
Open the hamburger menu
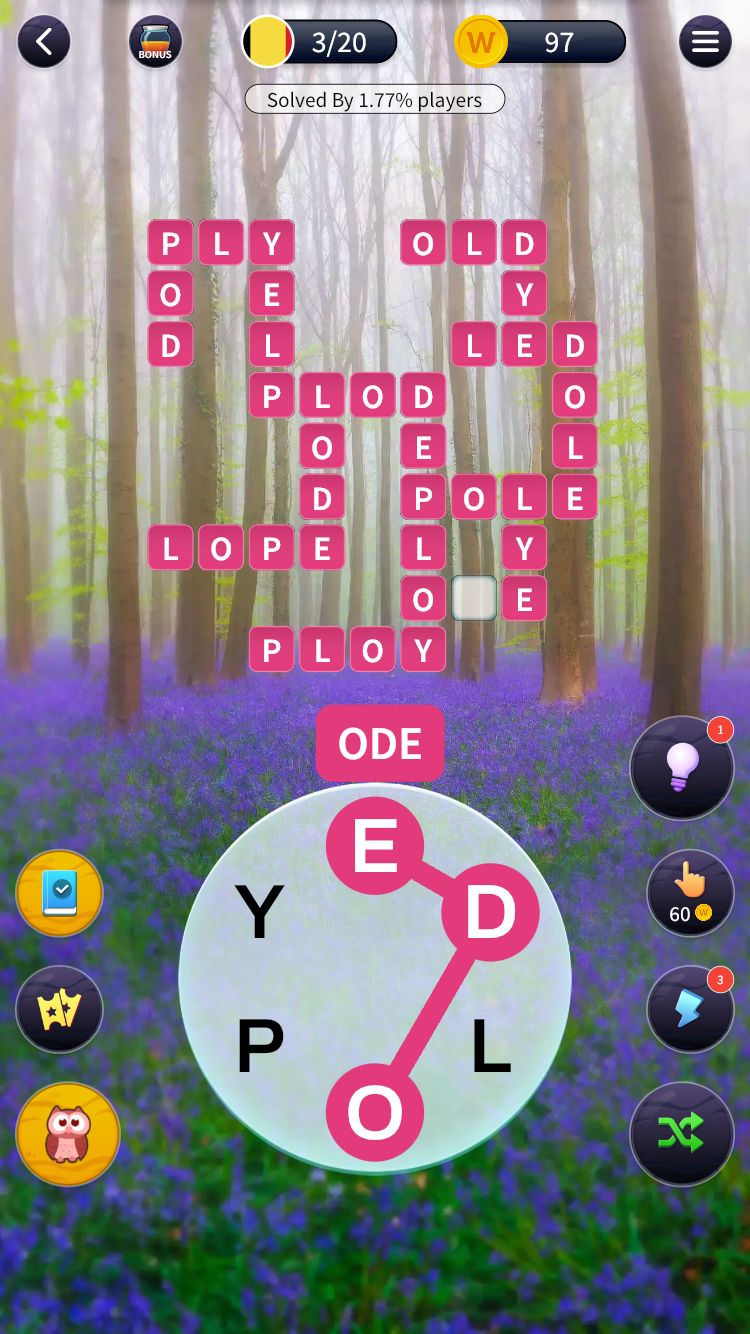tap(705, 42)
